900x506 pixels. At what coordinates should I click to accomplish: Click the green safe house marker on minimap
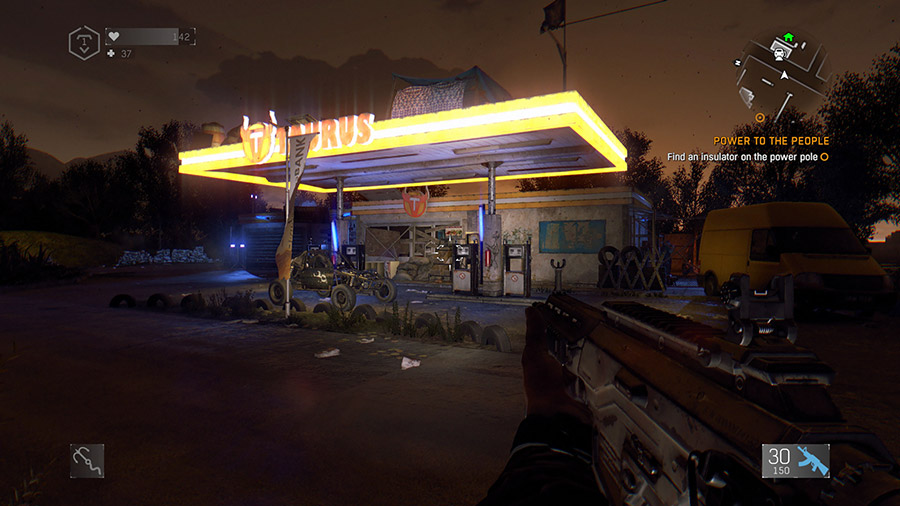tap(788, 38)
